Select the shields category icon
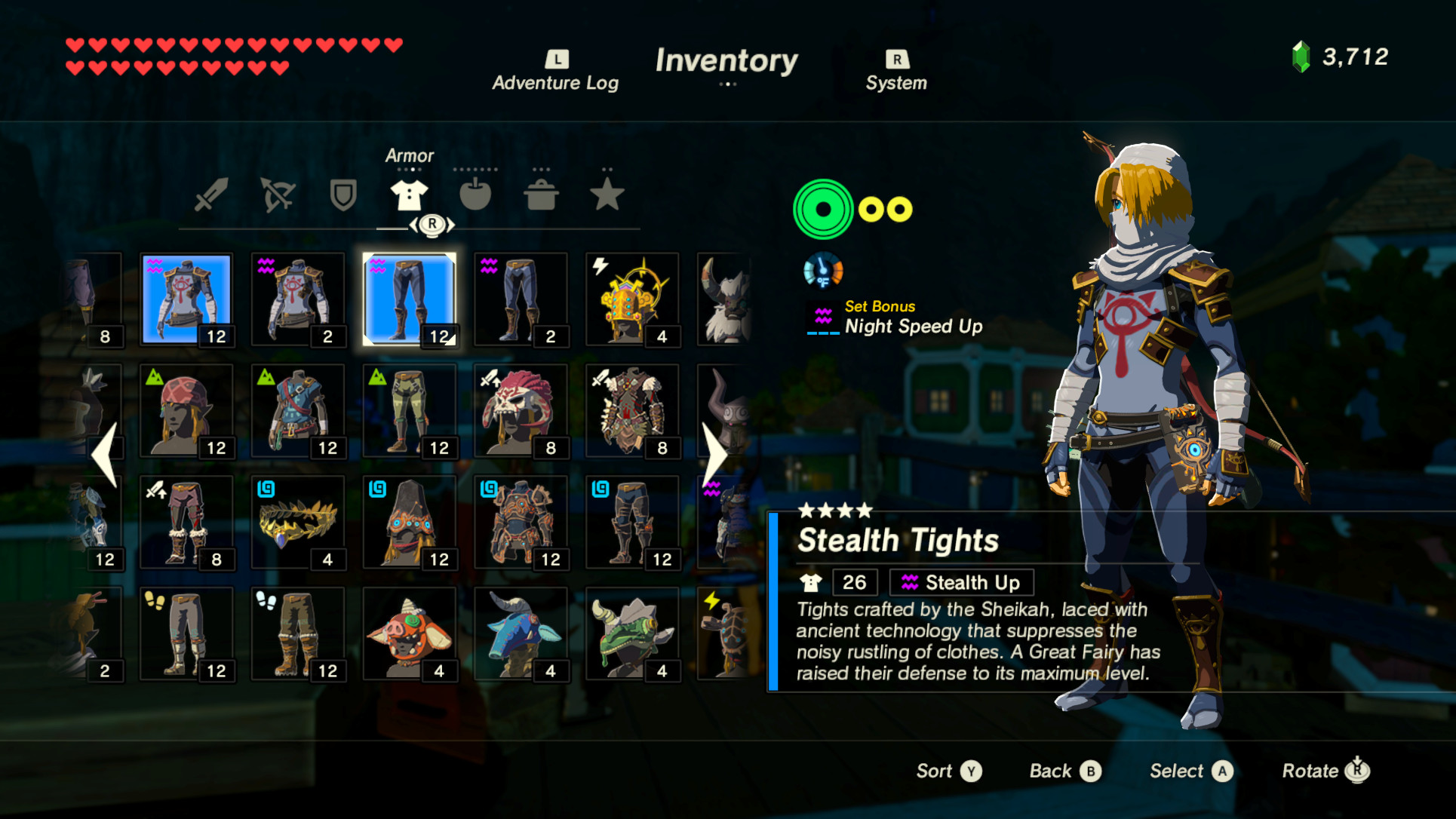 click(342, 195)
